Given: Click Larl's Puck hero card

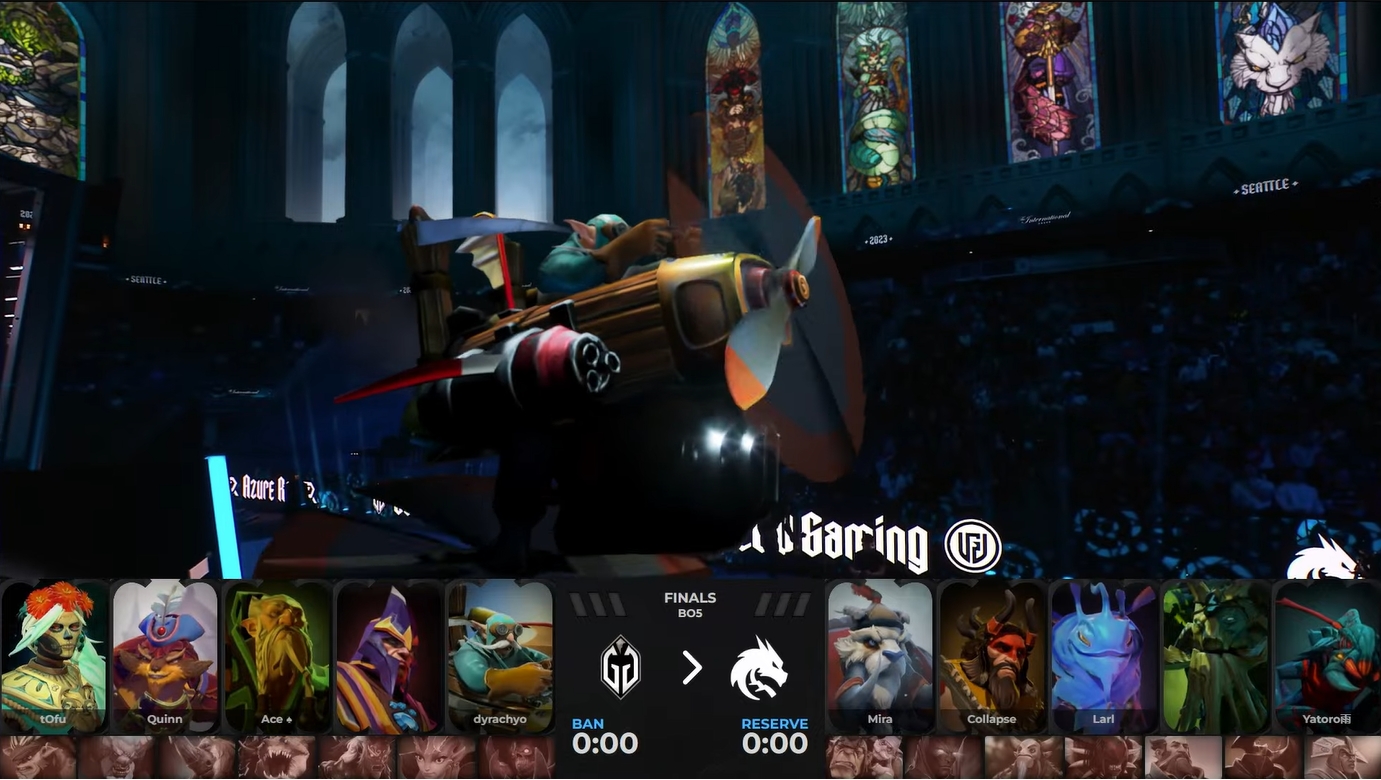Looking at the screenshot, I should (x=1103, y=656).
